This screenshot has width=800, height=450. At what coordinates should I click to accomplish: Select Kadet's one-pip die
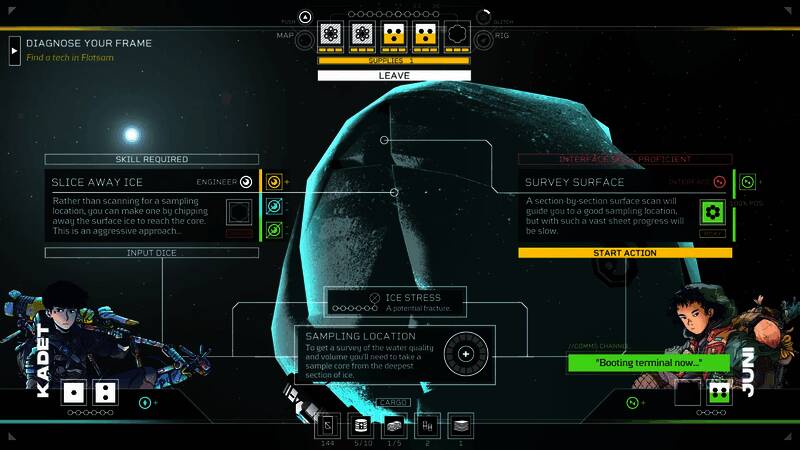click(74, 392)
